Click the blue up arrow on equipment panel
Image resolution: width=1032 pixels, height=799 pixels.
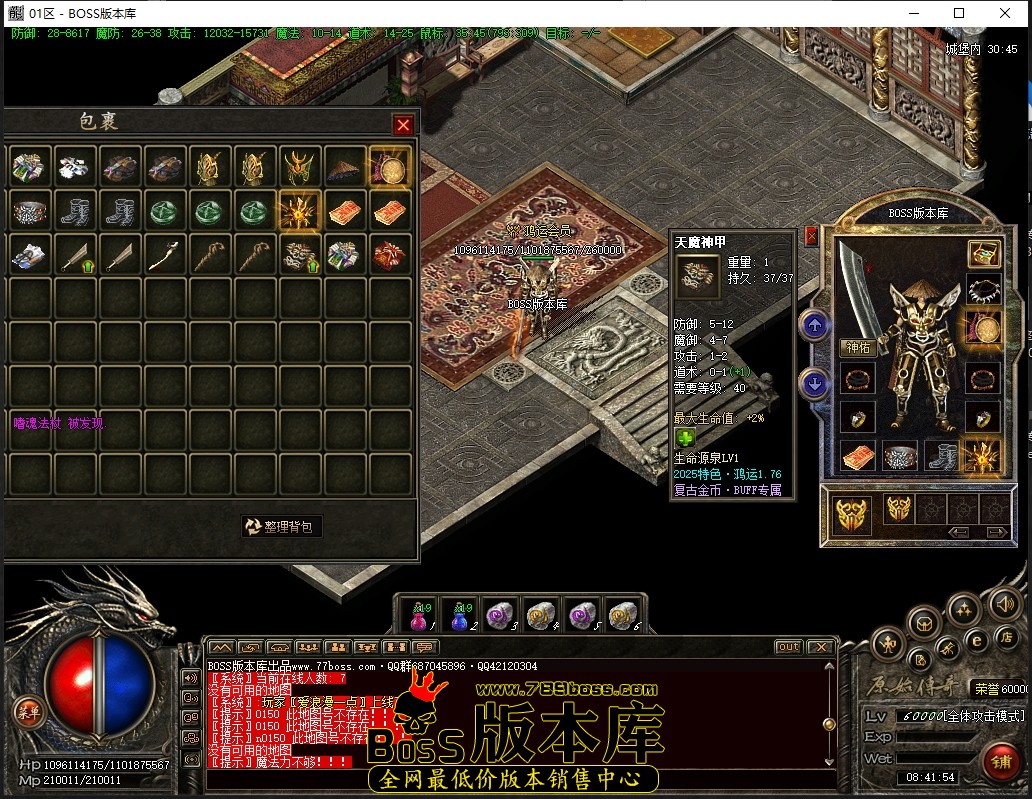click(814, 325)
